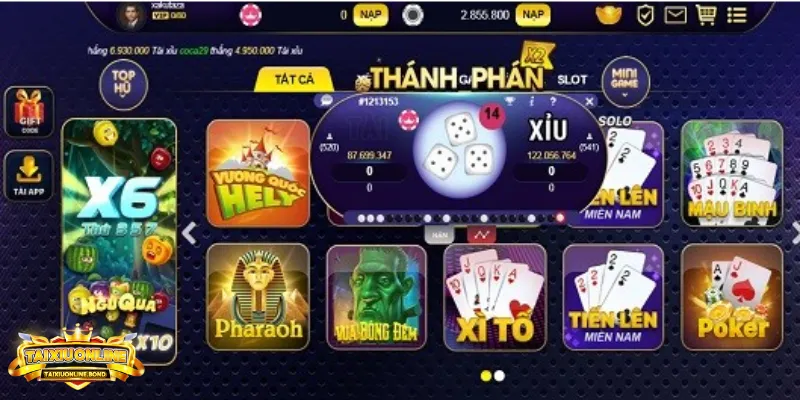800x400 pixels.
Task: Tap the Tải App download button
Action: tap(27, 176)
